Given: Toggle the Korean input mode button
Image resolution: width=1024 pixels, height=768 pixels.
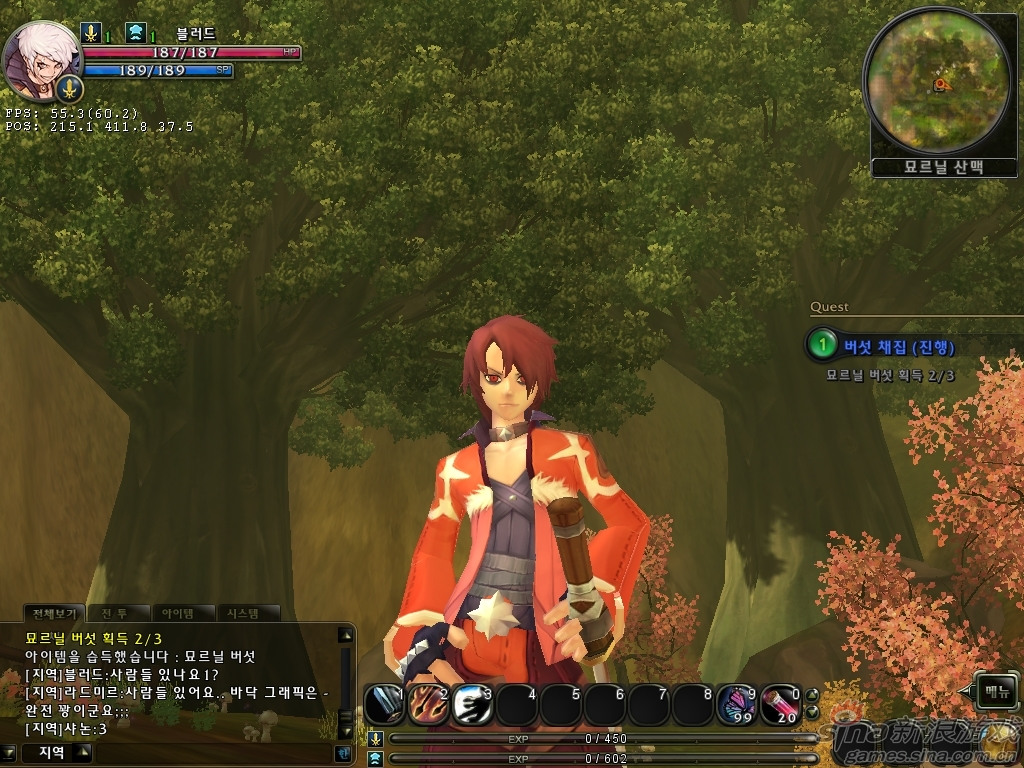Looking at the screenshot, I should (343, 752).
